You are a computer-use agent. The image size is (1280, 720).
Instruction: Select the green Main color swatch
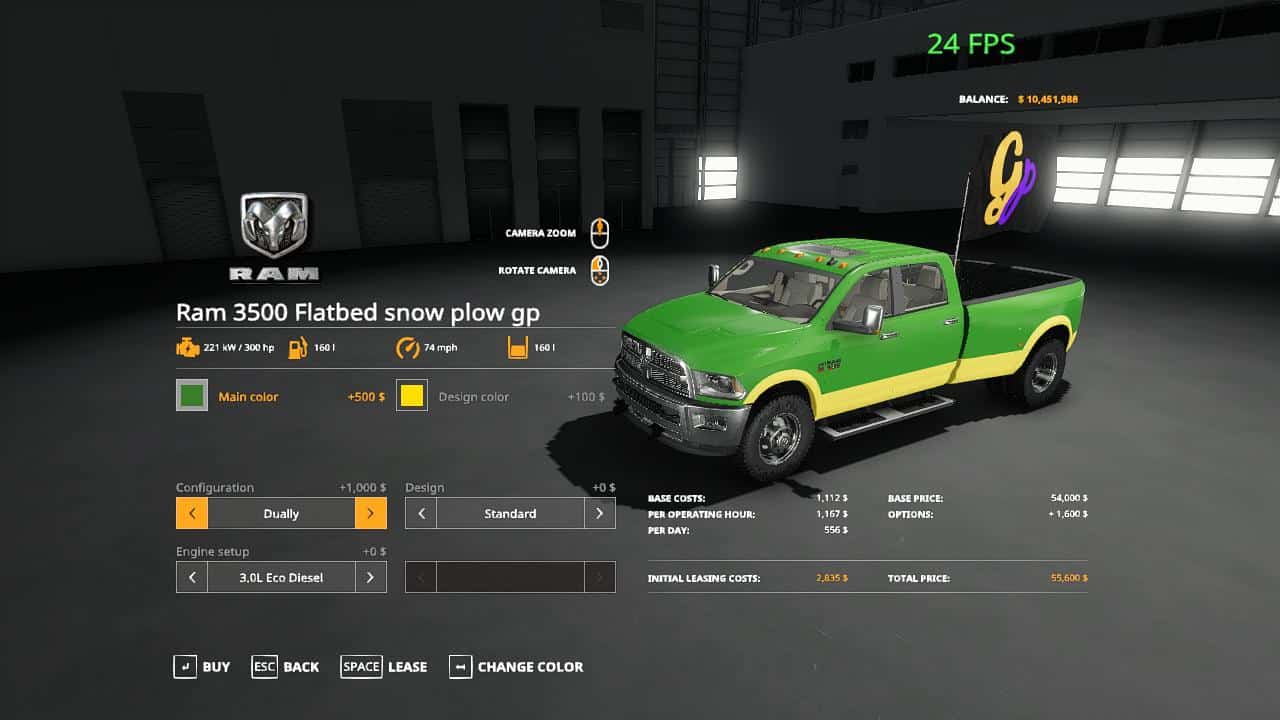click(192, 396)
